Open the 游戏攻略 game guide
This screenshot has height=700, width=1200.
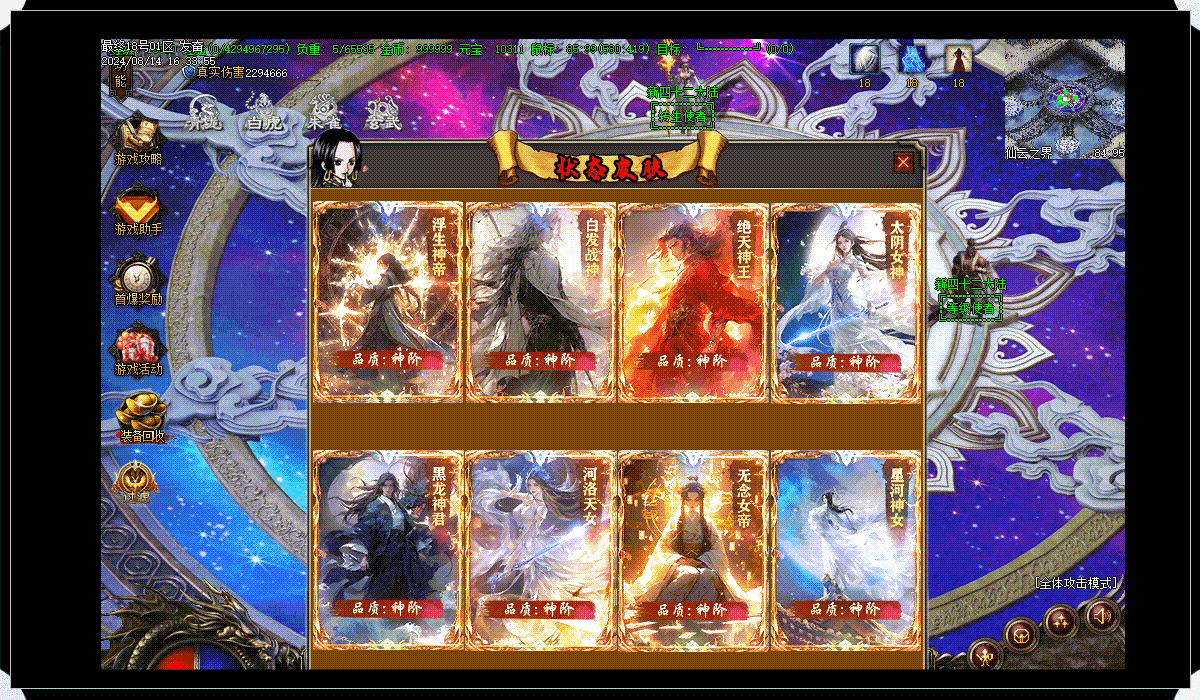tap(138, 138)
